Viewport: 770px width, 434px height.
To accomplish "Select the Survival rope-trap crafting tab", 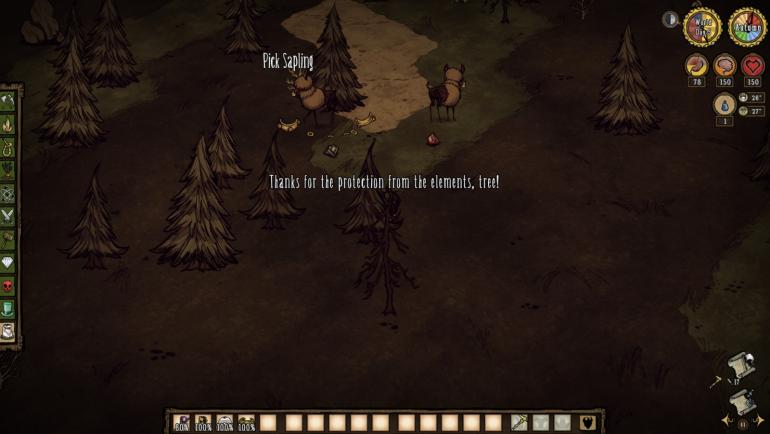I will tap(8, 148).
